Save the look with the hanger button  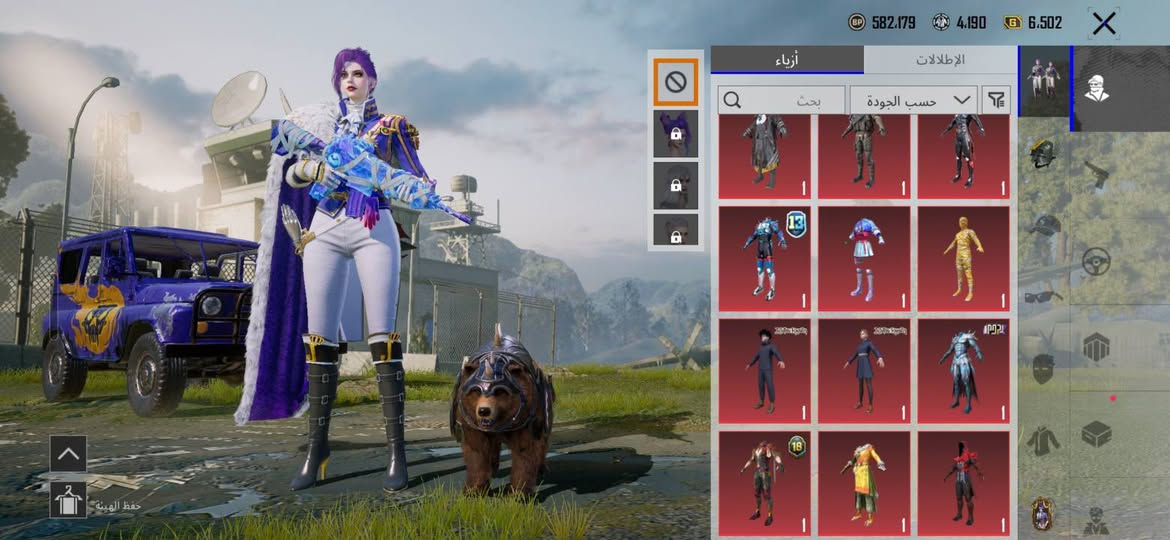(x=69, y=500)
